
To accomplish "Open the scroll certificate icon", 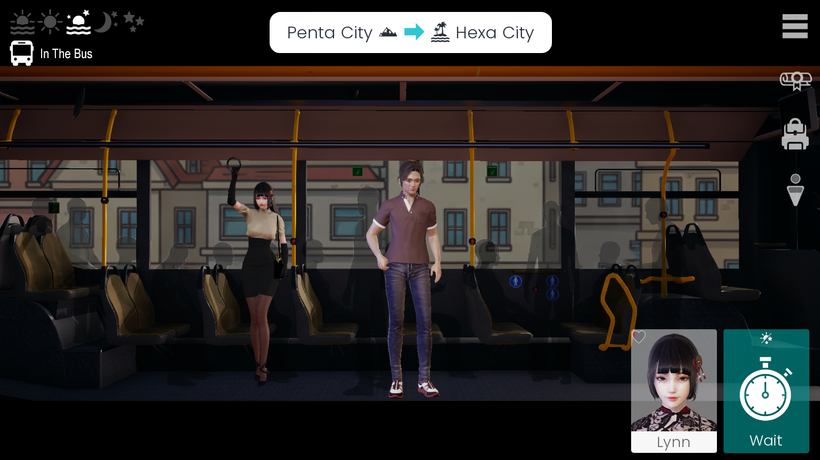I will tap(795, 81).
